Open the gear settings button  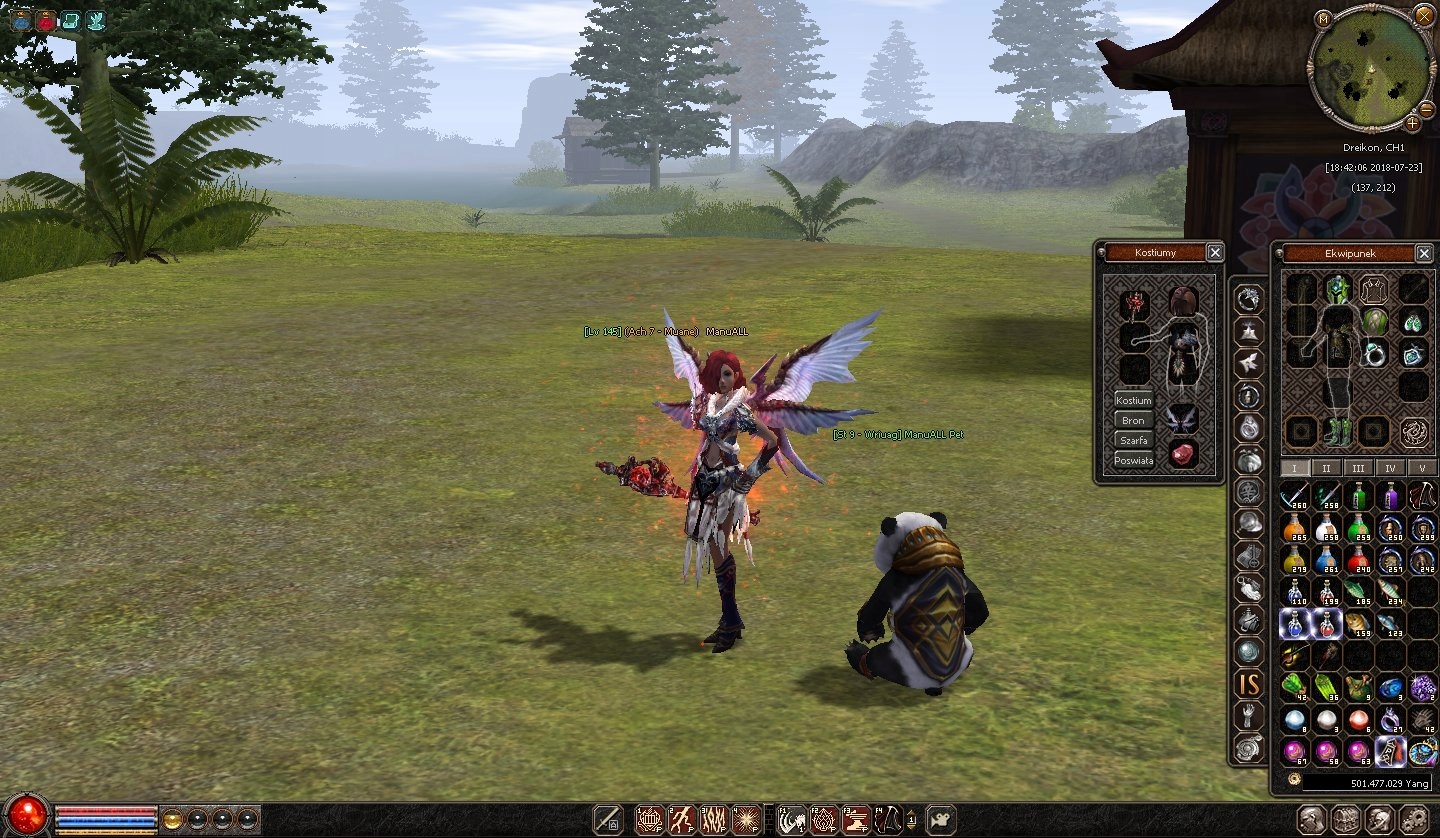pos(1413,818)
